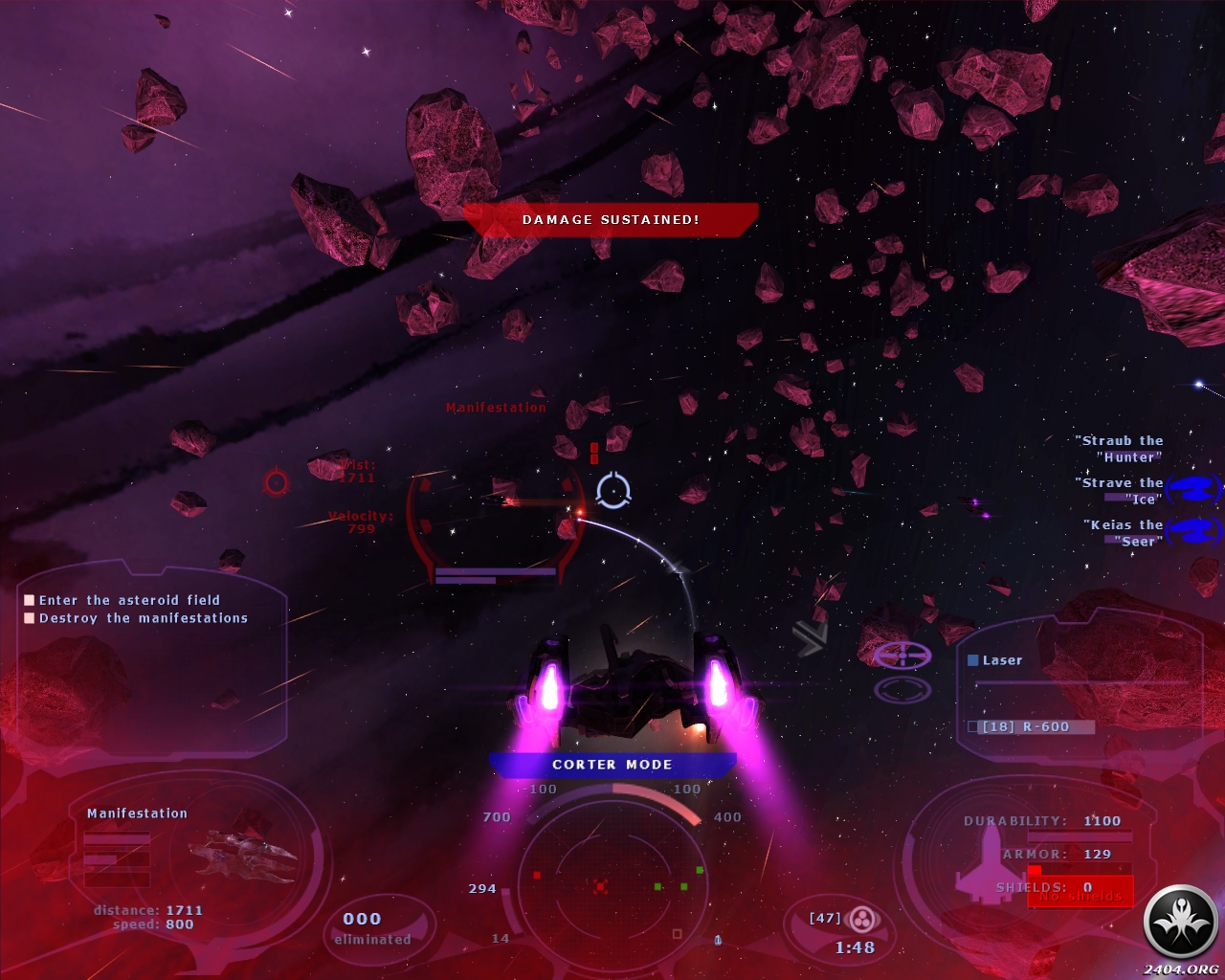The height and width of the screenshot is (980, 1225).
Task: Select wingman "Straub the Hunter"
Action: 1120,448
